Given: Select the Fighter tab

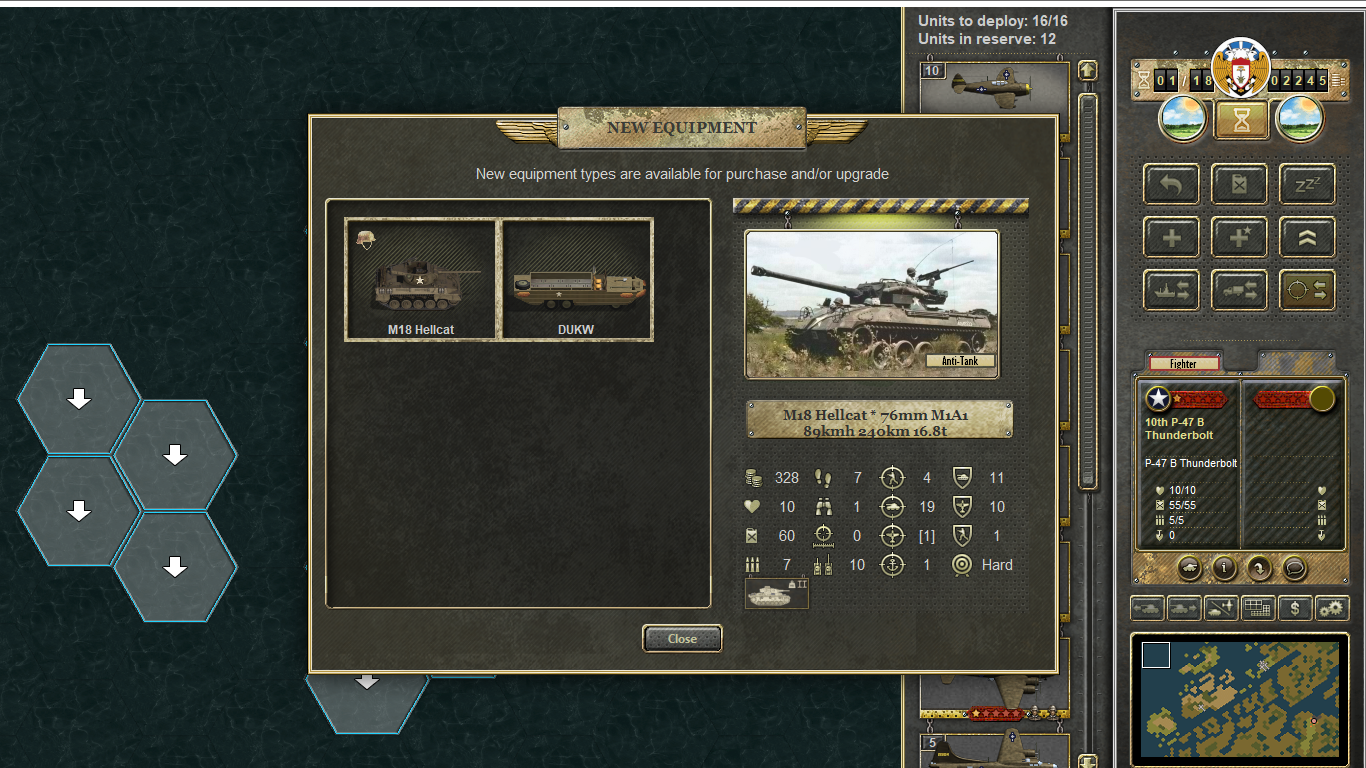Looking at the screenshot, I should [1184, 363].
